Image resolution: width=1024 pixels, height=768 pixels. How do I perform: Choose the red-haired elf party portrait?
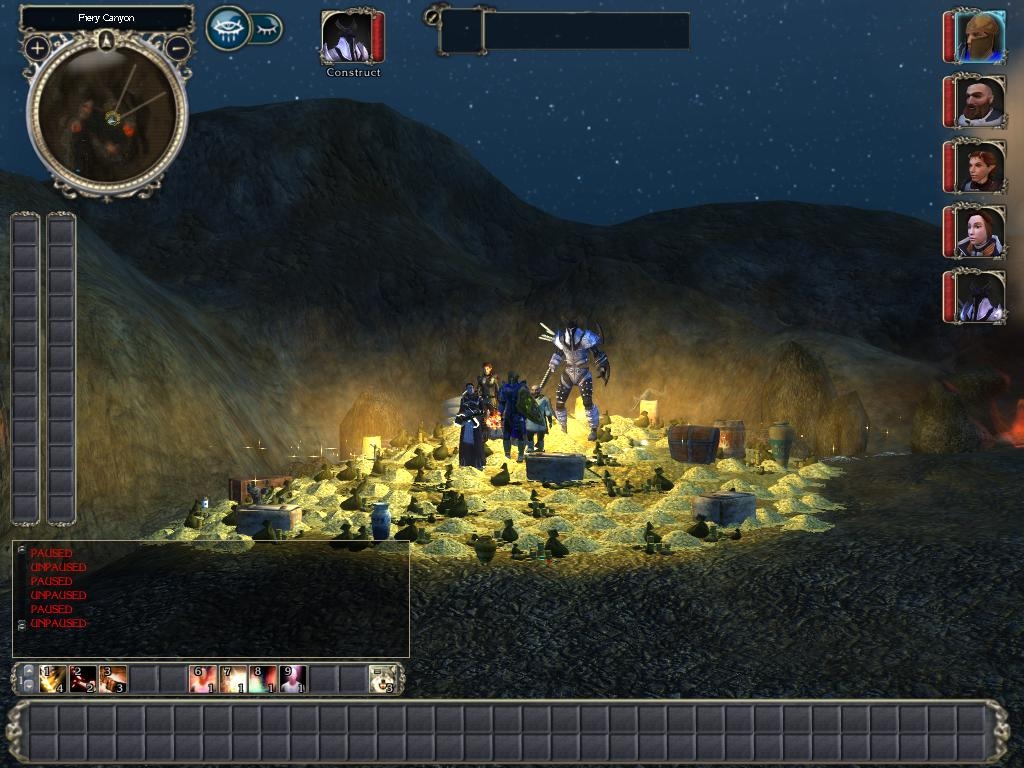click(x=978, y=166)
